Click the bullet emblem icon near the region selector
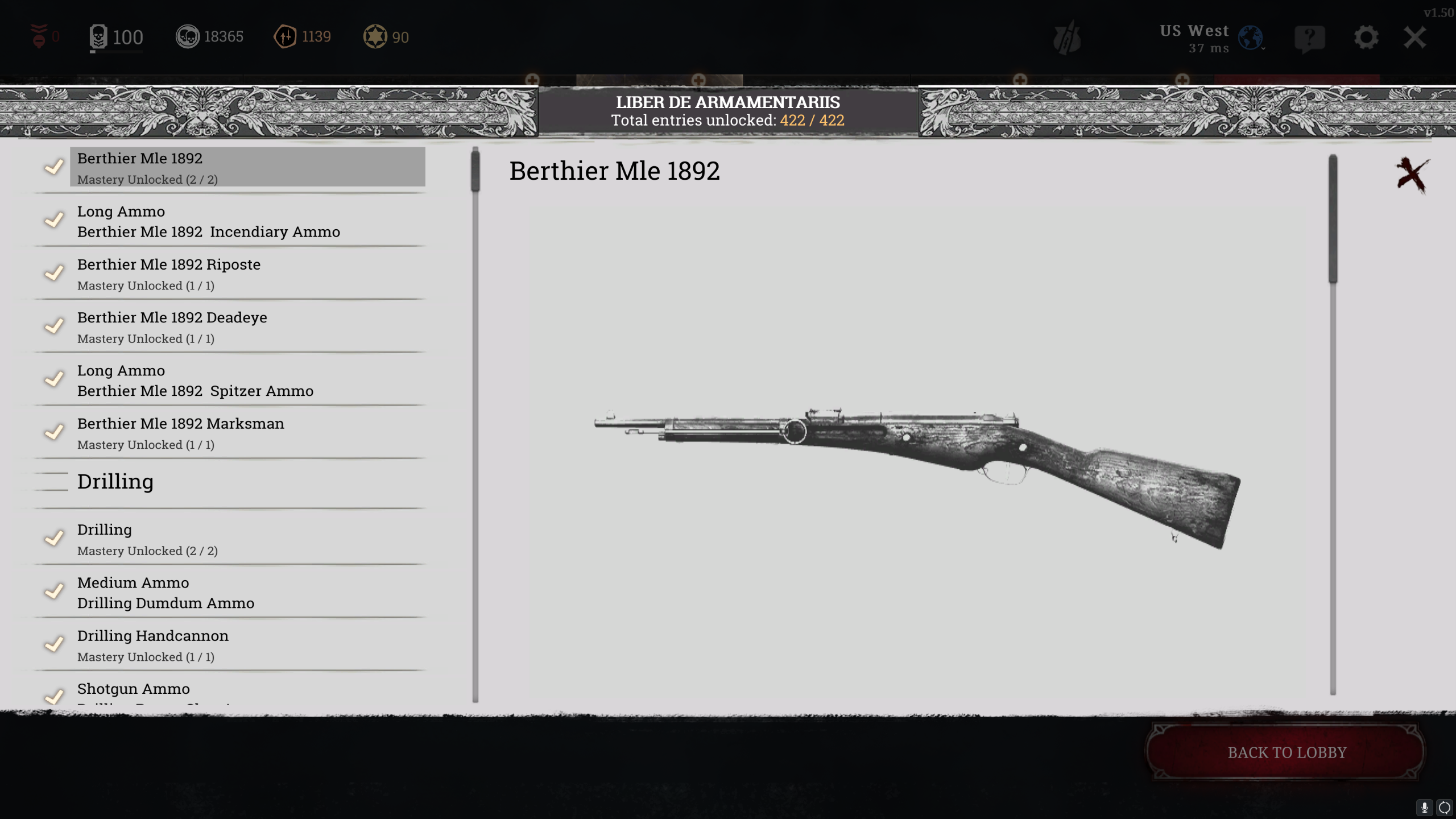This screenshot has width=1456, height=819. (x=1068, y=36)
